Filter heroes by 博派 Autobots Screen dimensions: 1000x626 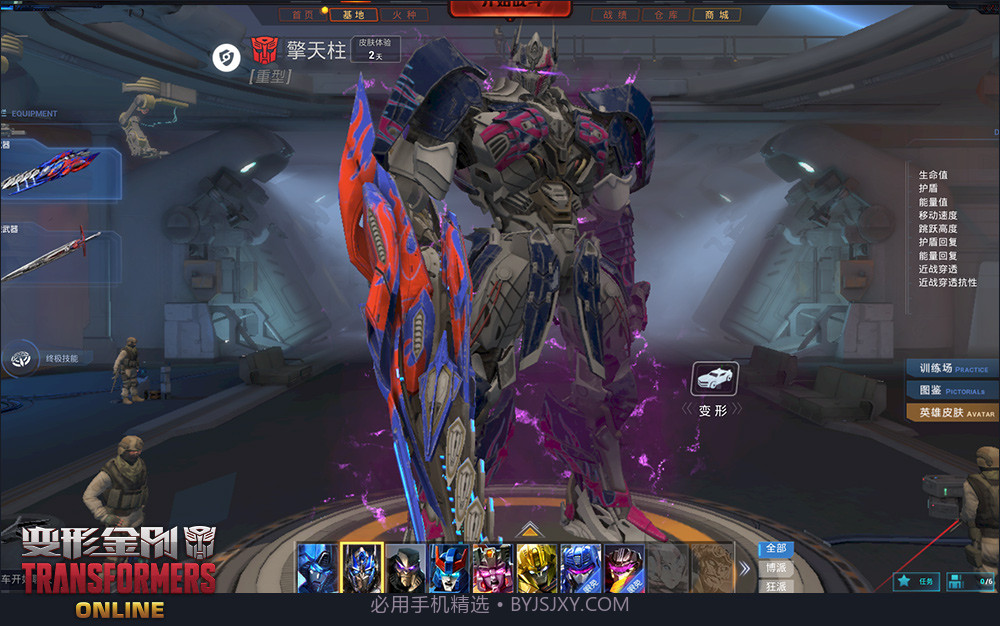tap(776, 568)
